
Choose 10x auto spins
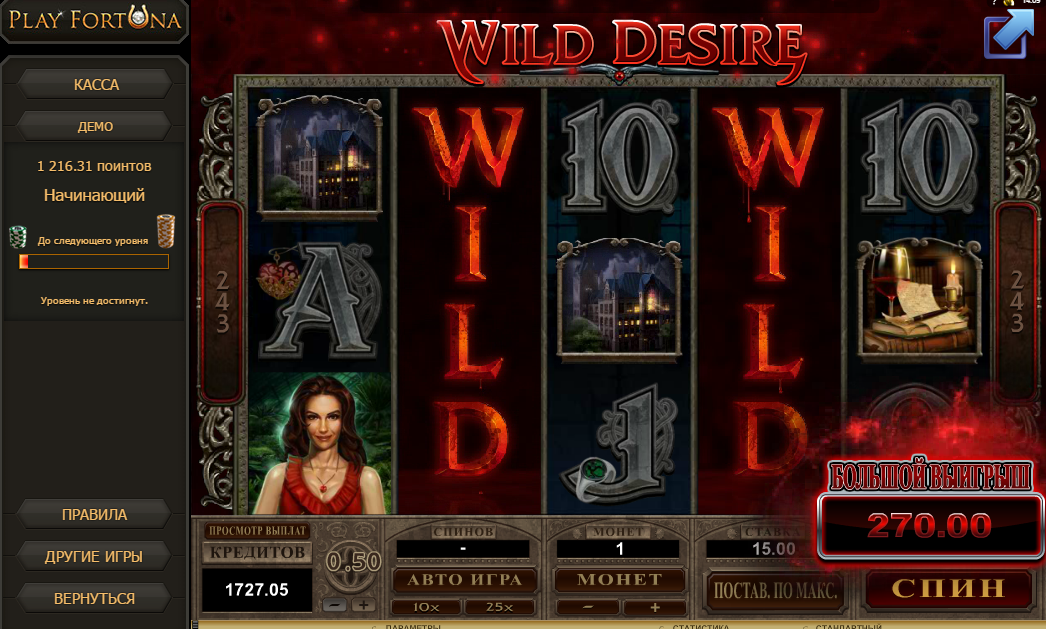[427, 607]
